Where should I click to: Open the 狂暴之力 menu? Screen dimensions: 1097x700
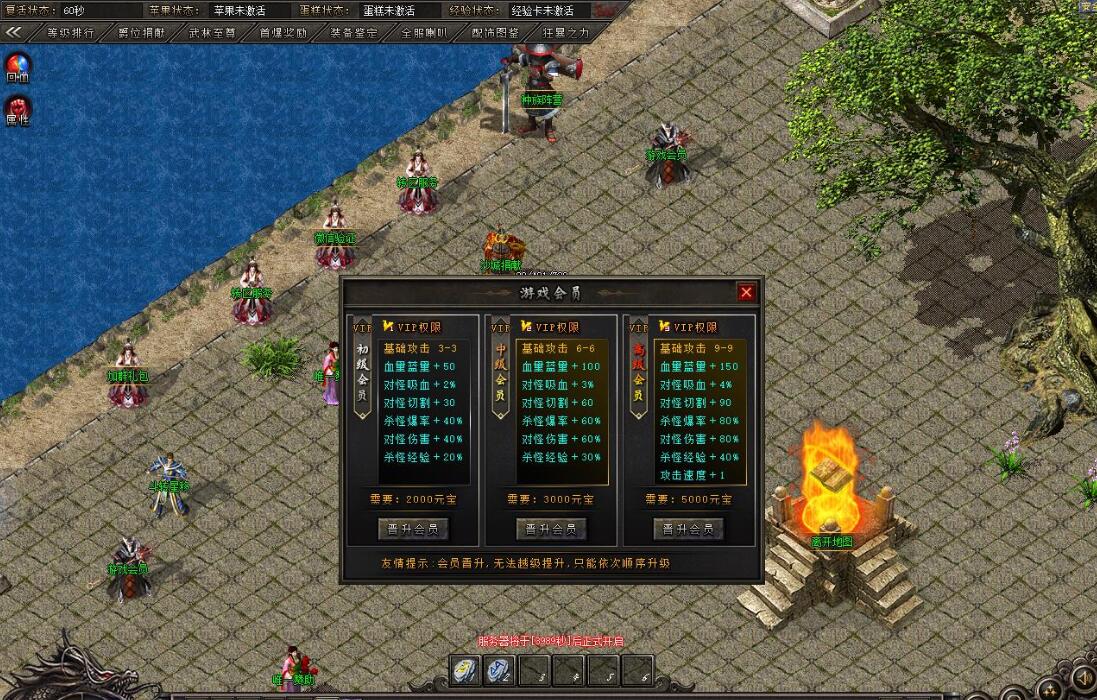tap(566, 32)
